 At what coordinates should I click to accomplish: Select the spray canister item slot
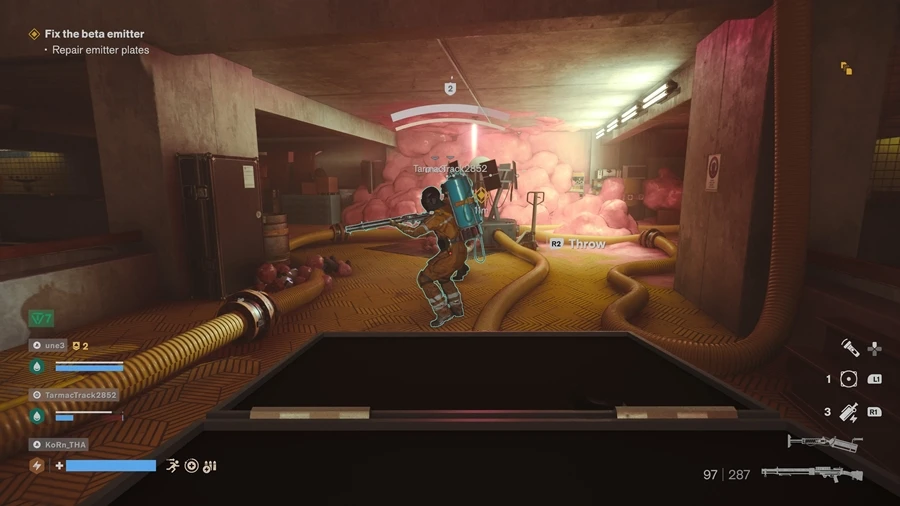(849, 411)
